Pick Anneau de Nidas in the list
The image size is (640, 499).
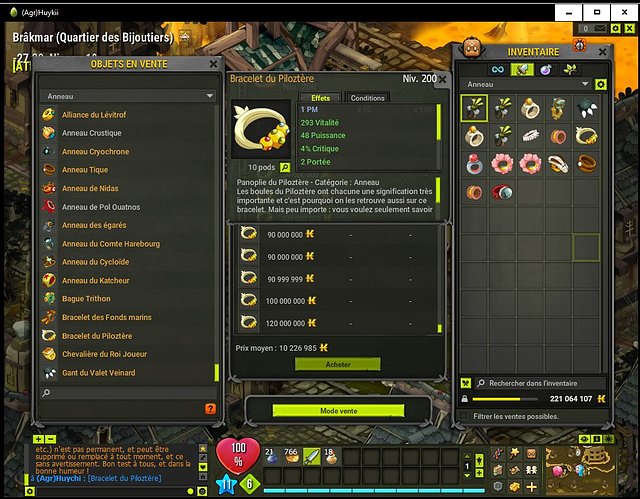89,188
